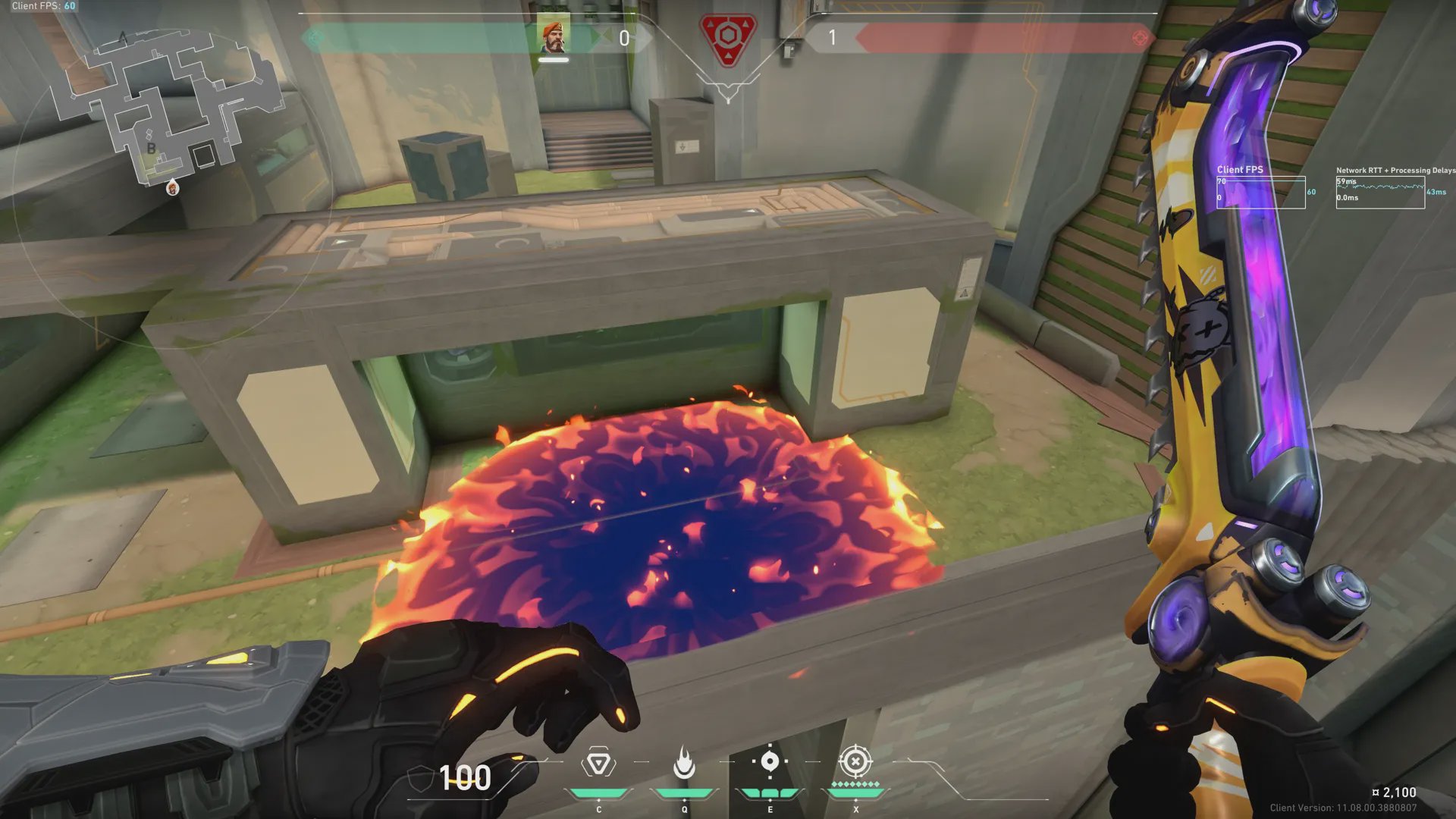This screenshot has height=819, width=1456.
Task: Click the red spike indicator icon
Action: (x=727, y=38)
